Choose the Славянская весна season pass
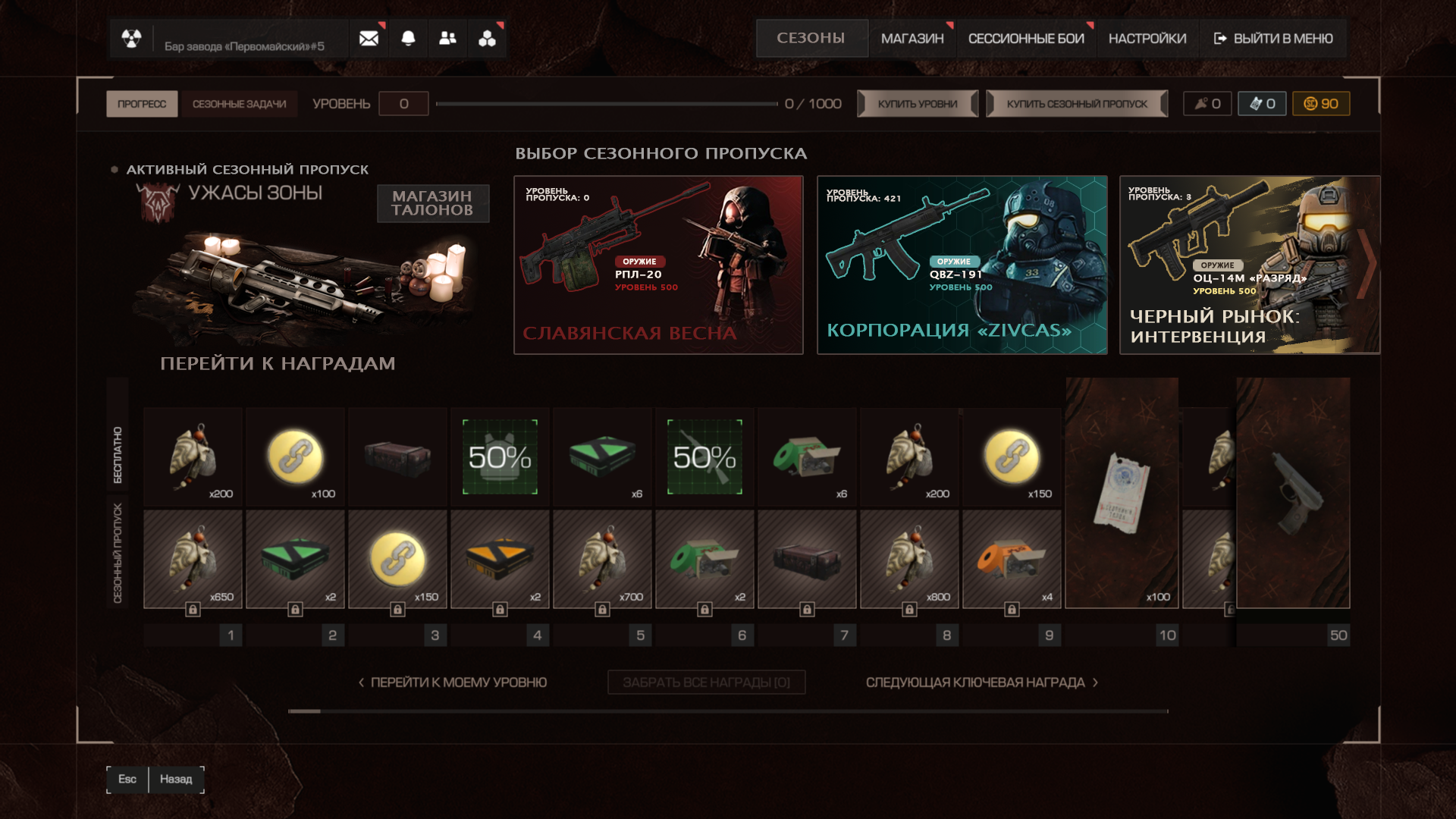 click(x=658, y=265)
